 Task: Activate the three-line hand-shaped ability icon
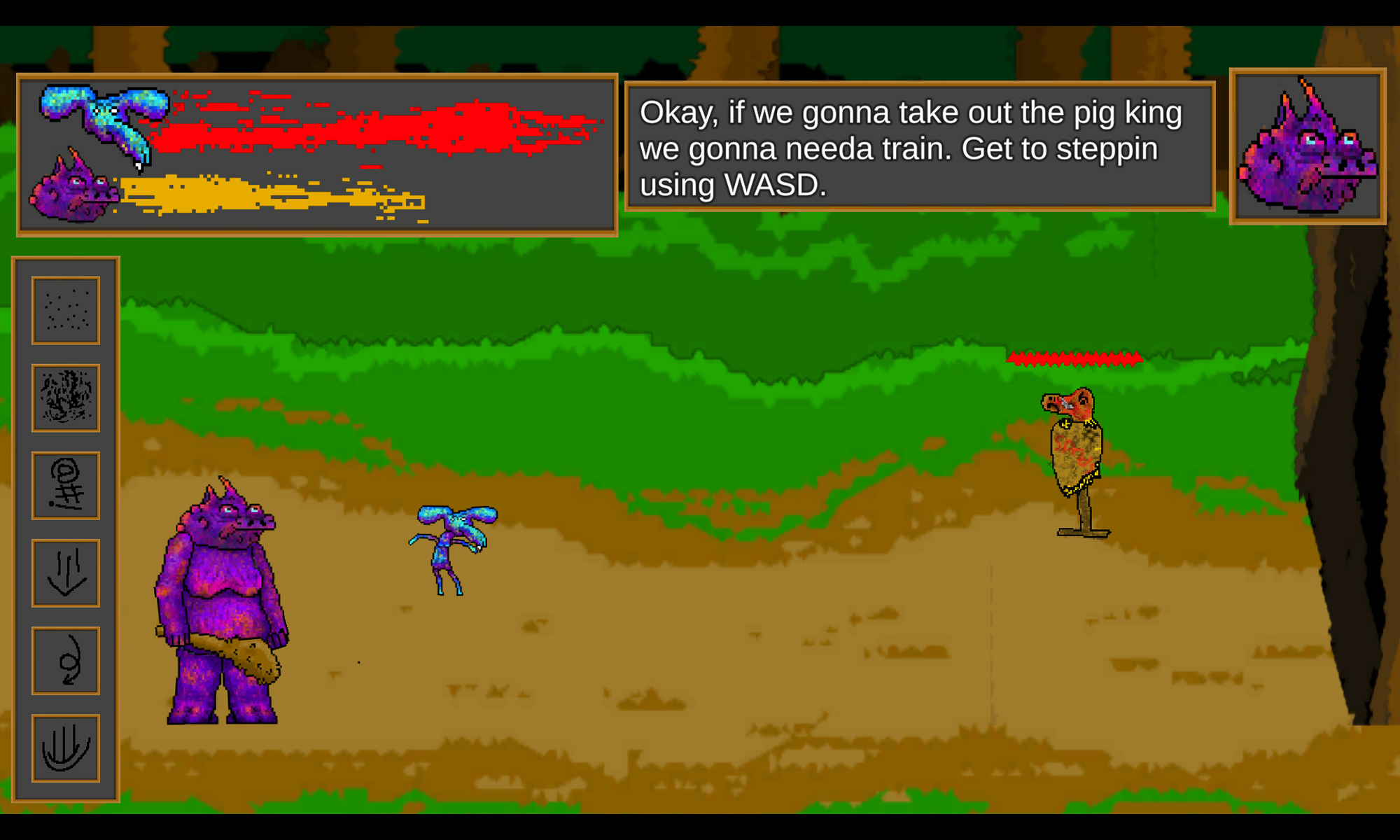[x=66, y=748]
